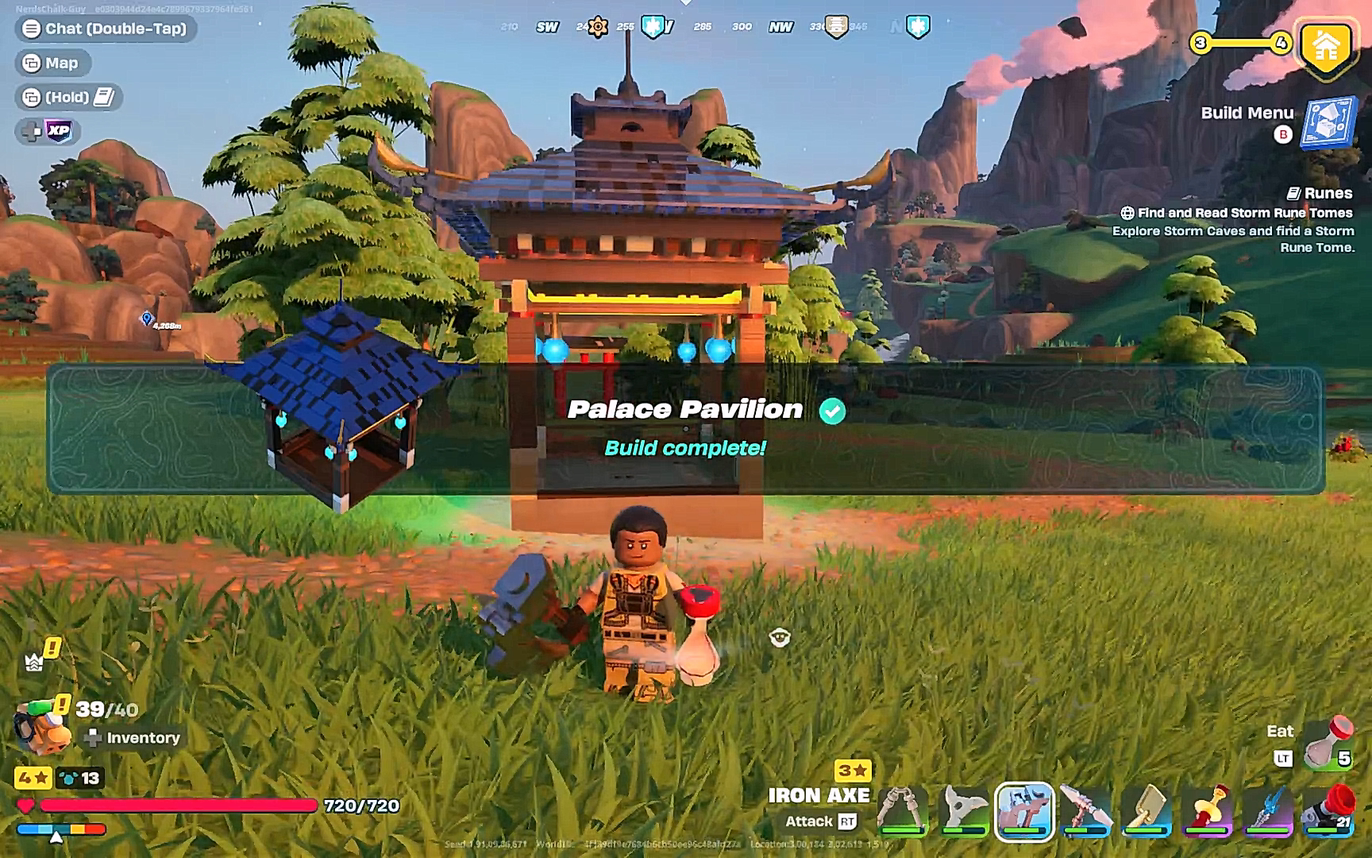The width and height of the screenshot is (1372, 858).
Task: Select the blue trident weapon slot
Action: 1265,810
